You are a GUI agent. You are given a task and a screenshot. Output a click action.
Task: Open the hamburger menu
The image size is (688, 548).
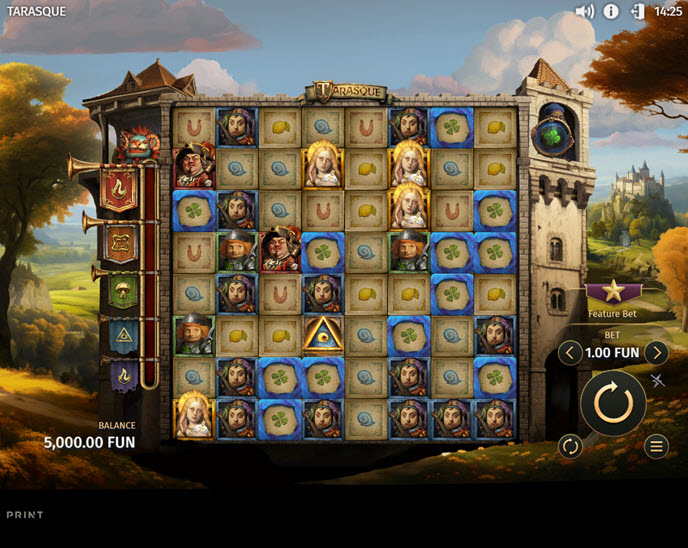coord(656,446)
